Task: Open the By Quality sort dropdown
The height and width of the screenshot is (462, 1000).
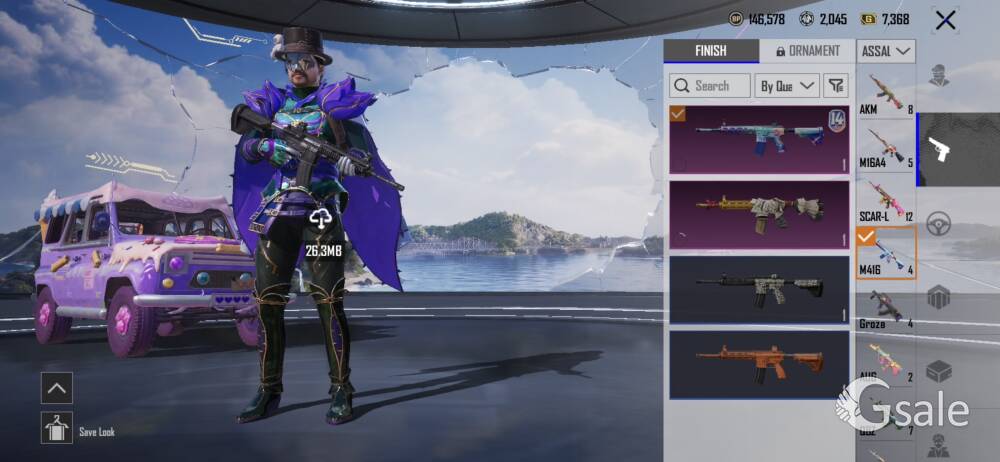Action: point(787,86)
